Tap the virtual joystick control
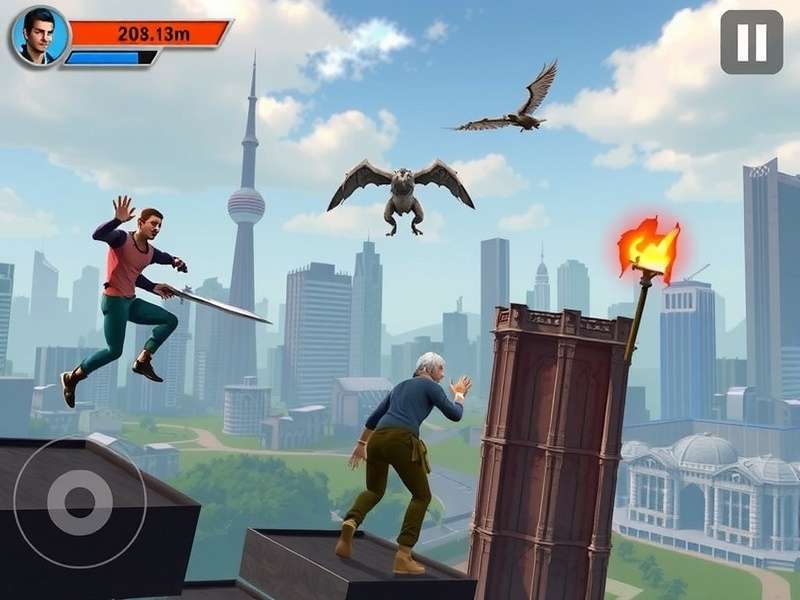The image size is (800, 600). click(80, 501)
